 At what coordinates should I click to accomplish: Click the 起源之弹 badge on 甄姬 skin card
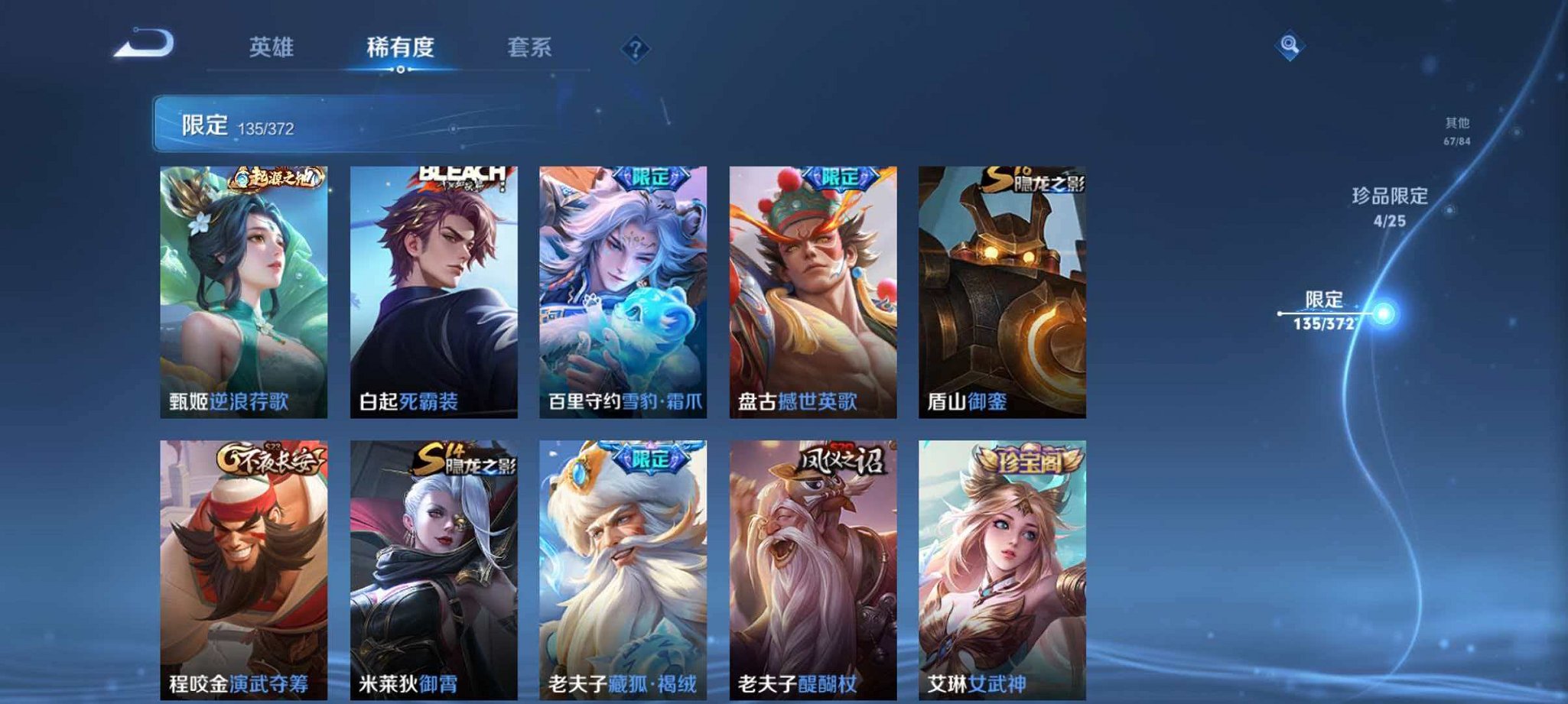coord(278,177)
